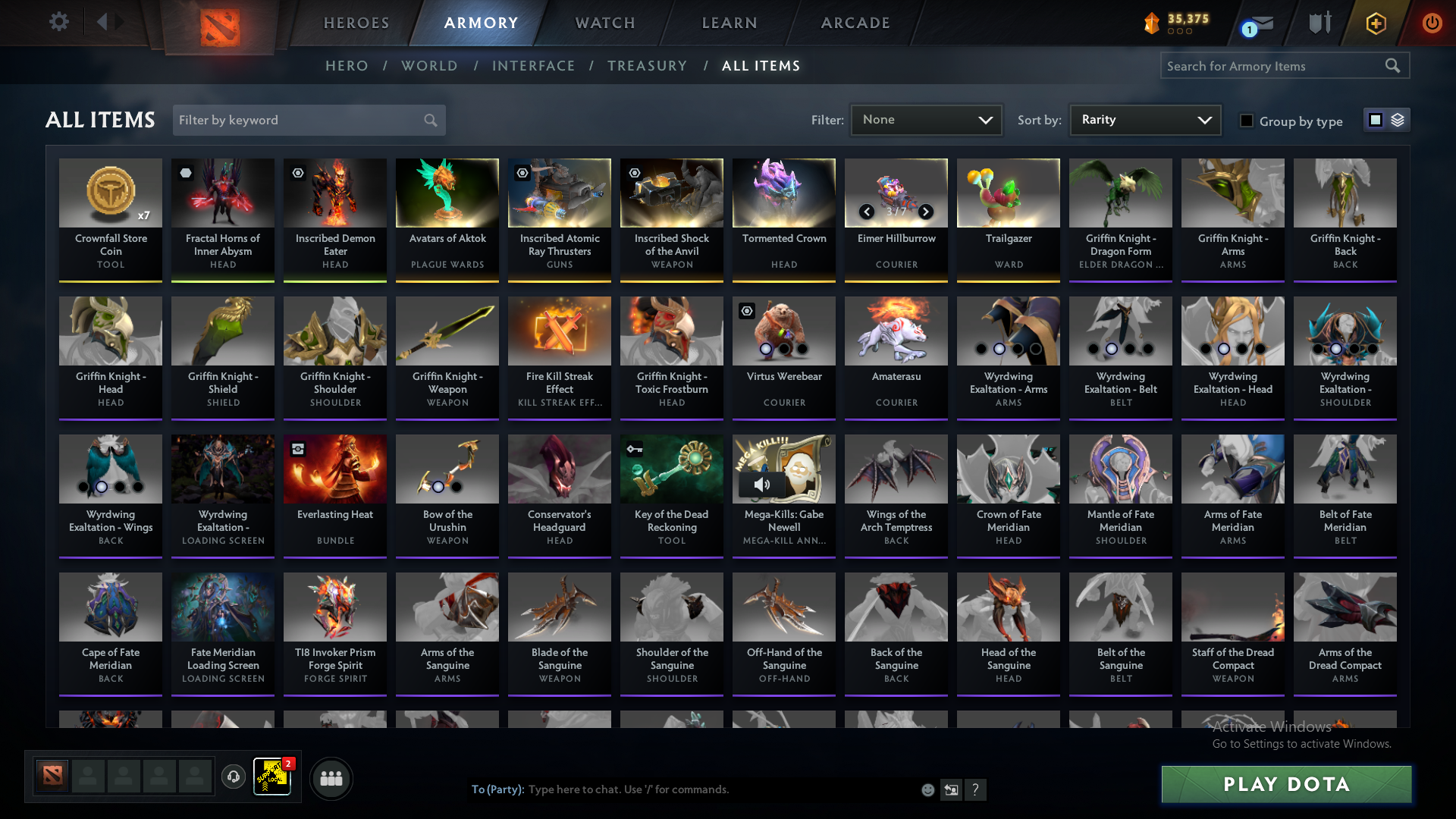Switch to the WATCH tab
1456x819 pixels.
[x=604, y=23]
